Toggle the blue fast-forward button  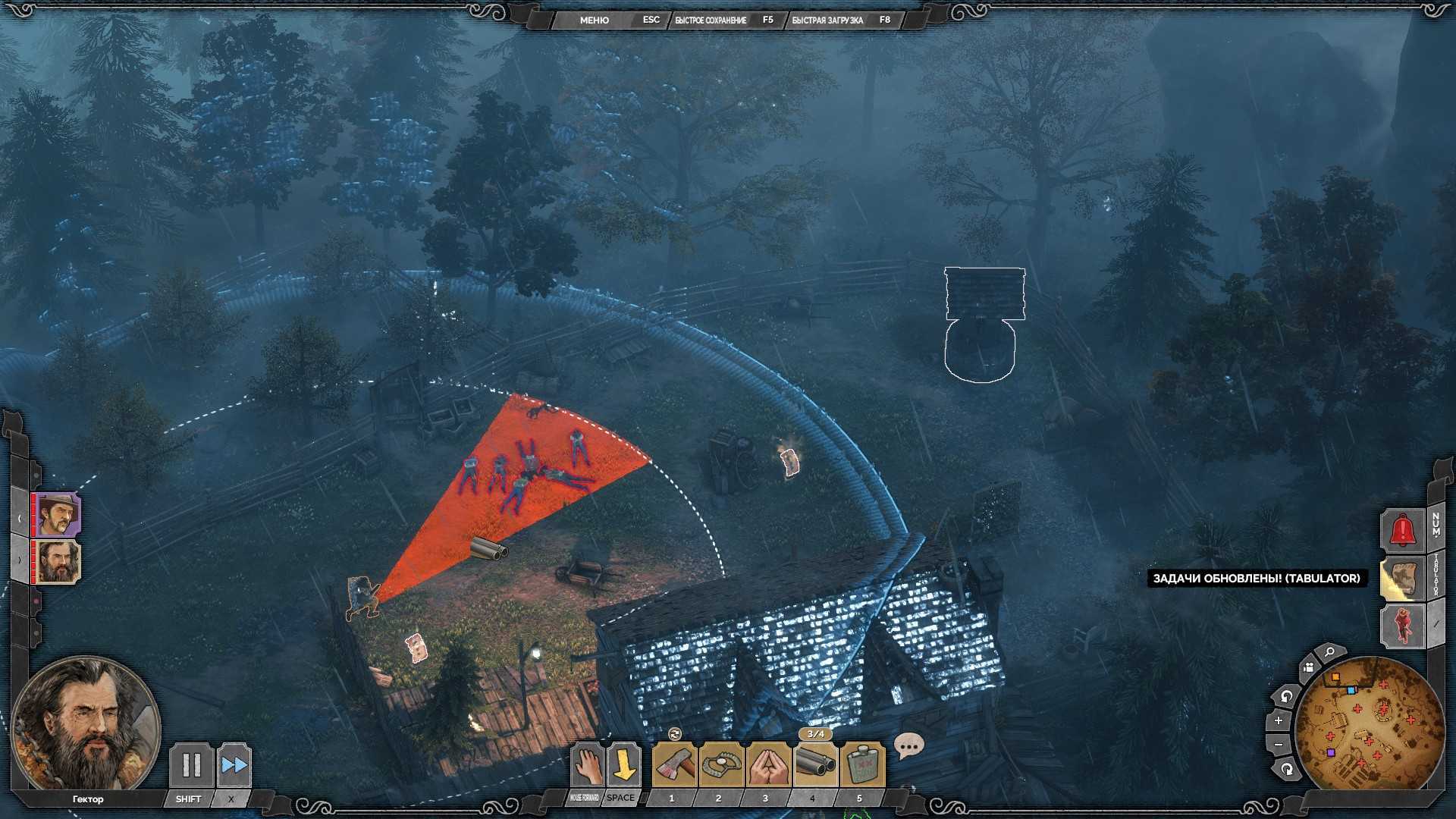234,764
